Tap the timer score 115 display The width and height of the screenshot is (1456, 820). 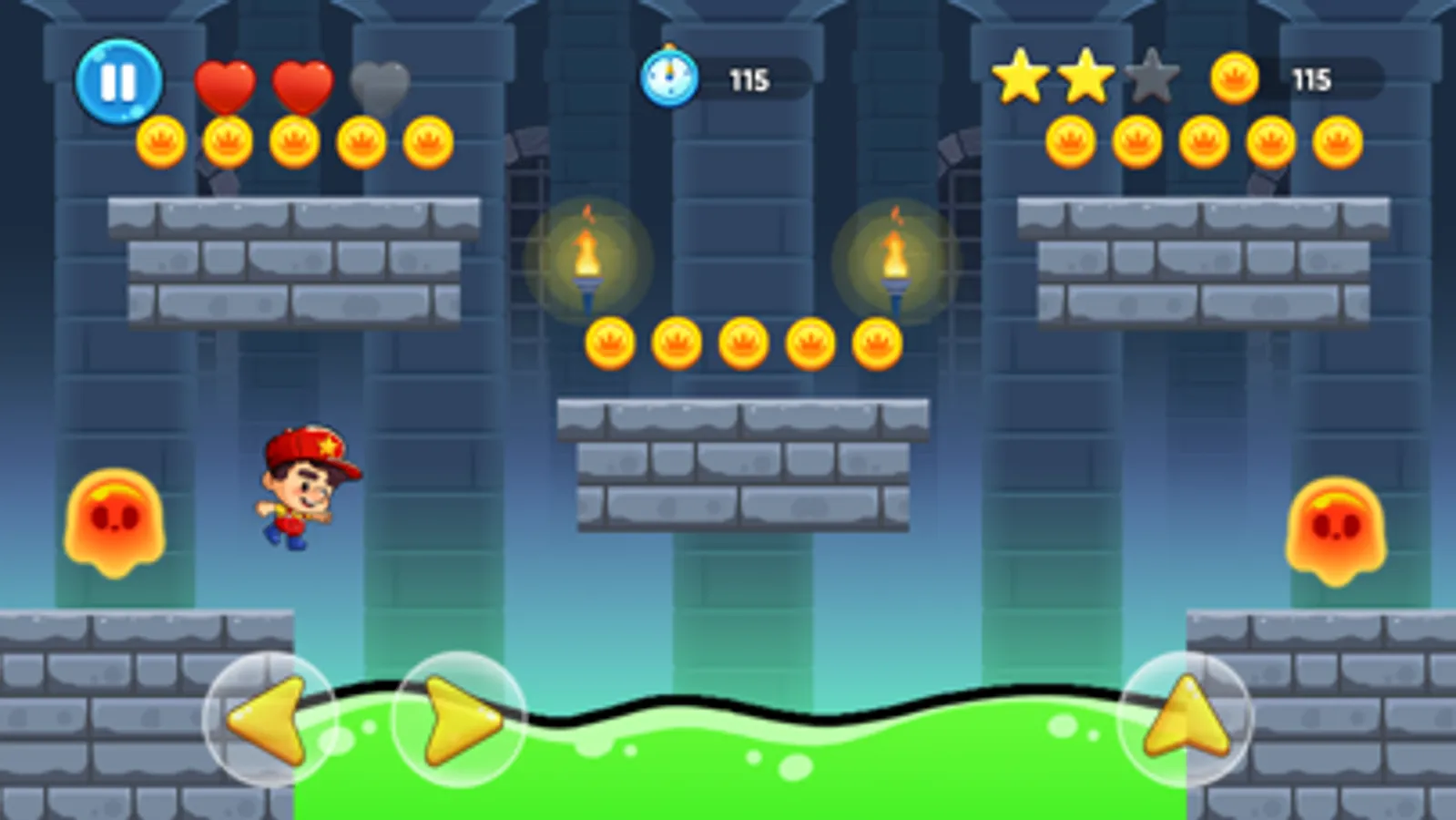[x=748, y=77]
